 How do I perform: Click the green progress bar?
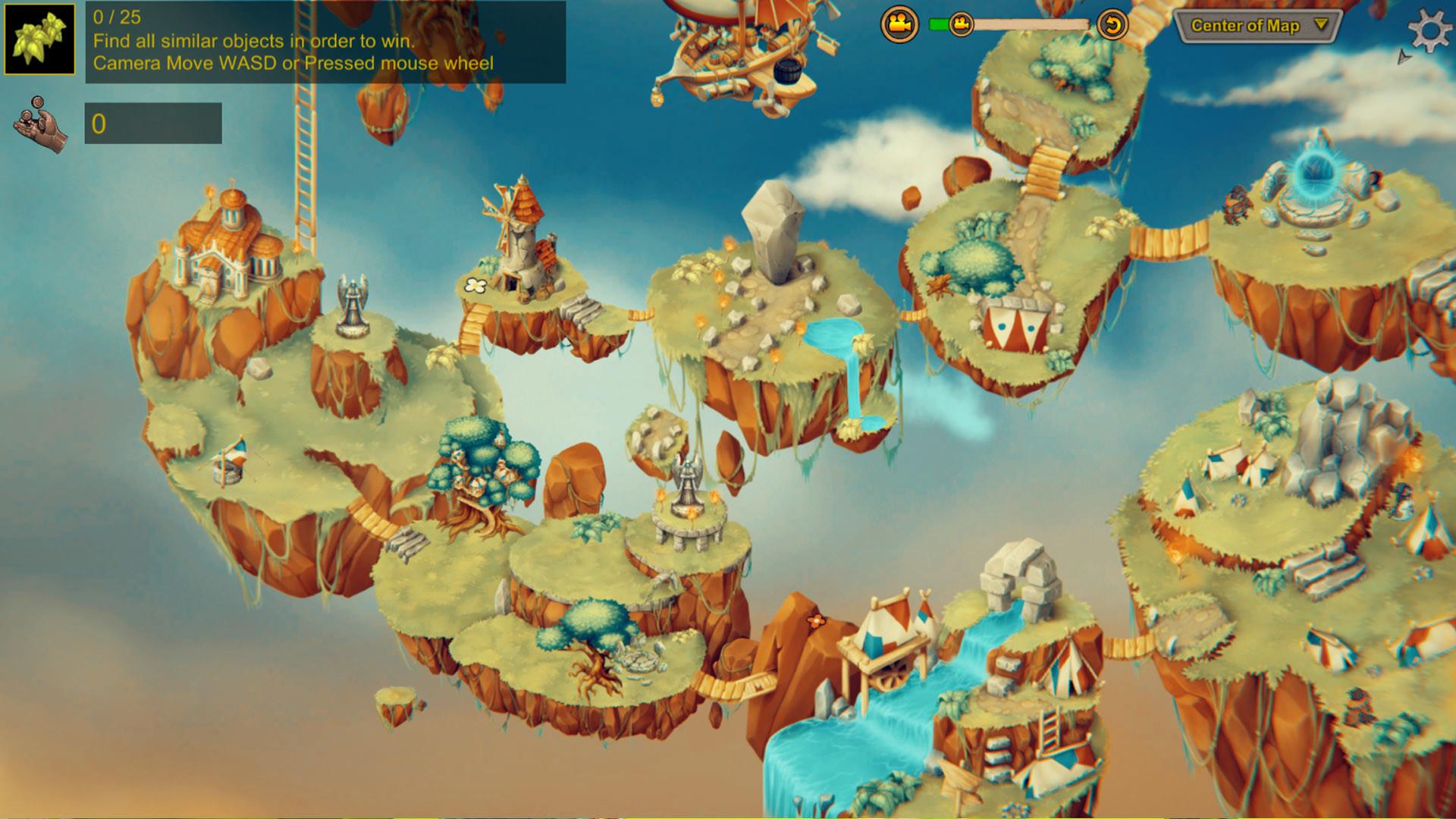[x=940, y=24]
